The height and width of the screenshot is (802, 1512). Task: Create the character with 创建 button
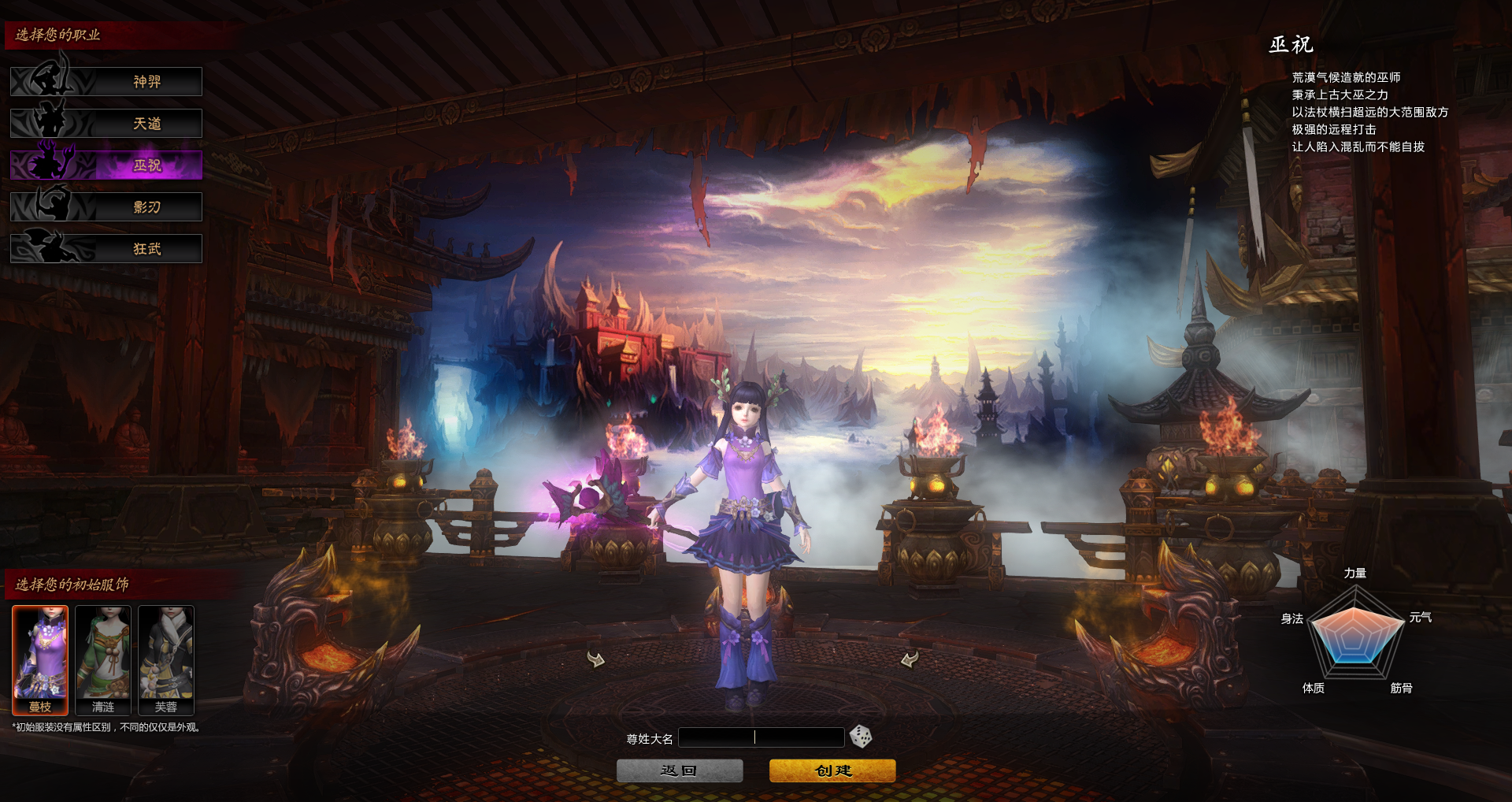pyautogui.click(x=832, y=770)
